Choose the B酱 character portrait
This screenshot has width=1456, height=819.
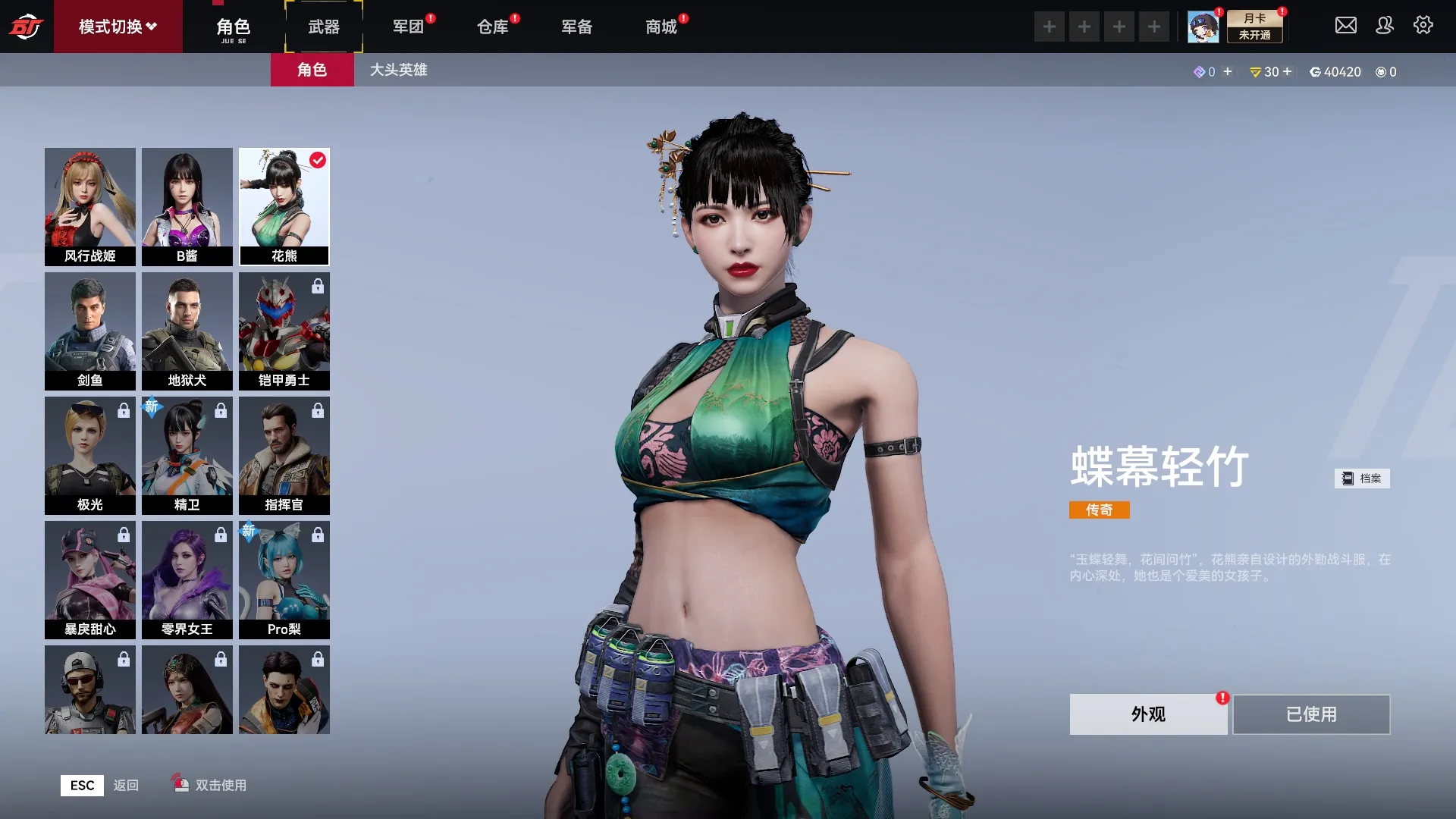tap(187, 206)
